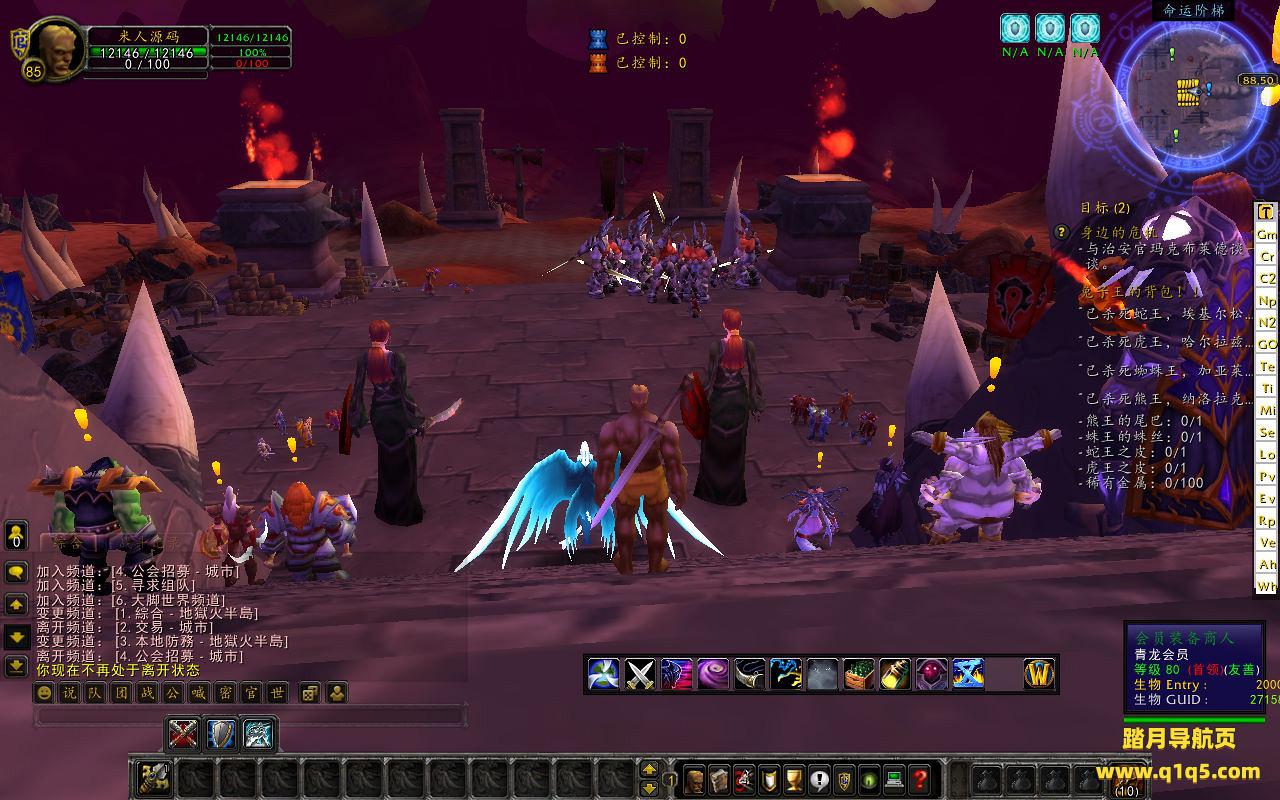Image resolution: width=1280 pixels, height=800 pixels.
Task: Click the gold WoW logo button
Action: (x=1040, y=675)
